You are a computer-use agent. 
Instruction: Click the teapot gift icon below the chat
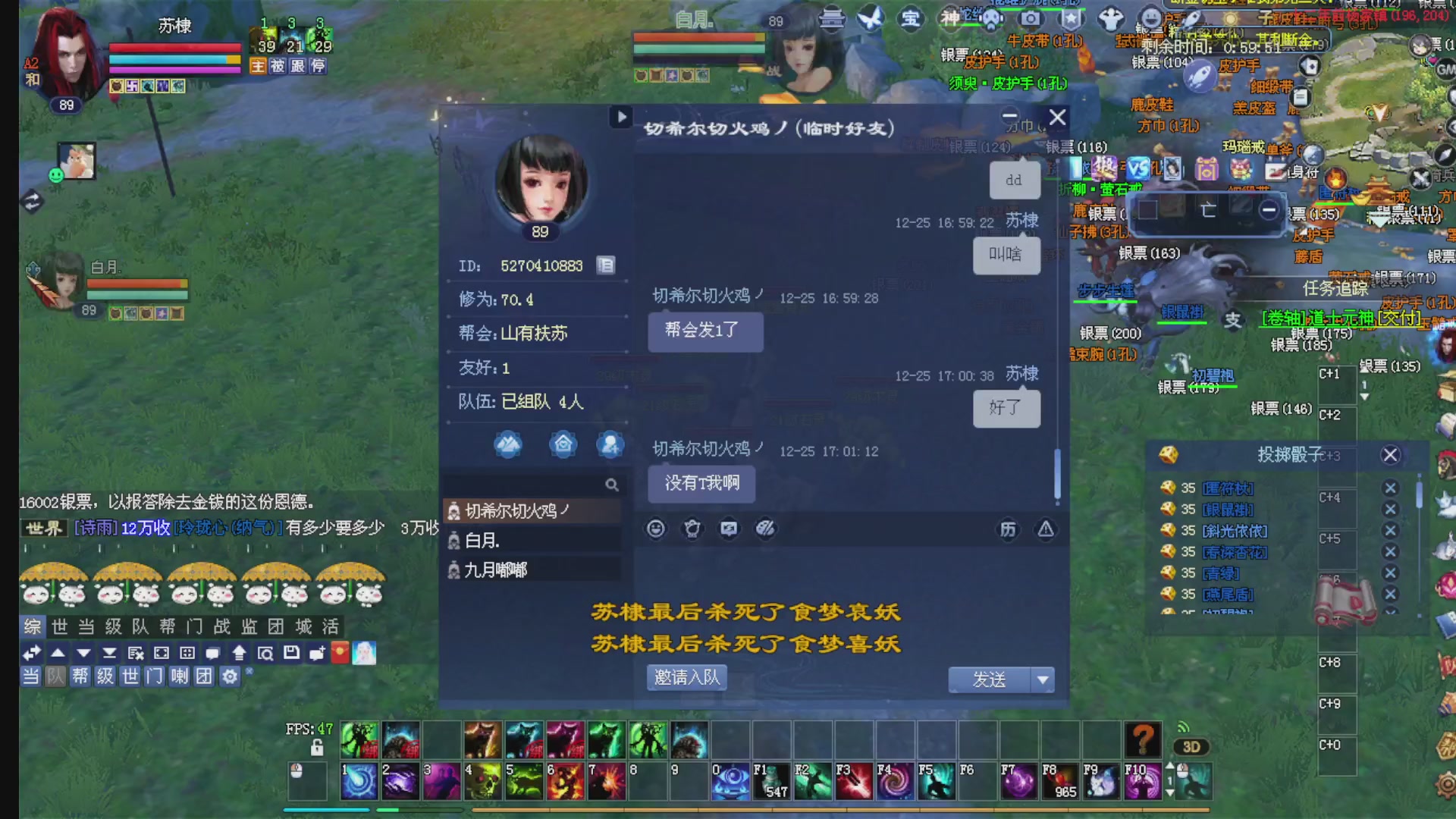coord(692,529)
